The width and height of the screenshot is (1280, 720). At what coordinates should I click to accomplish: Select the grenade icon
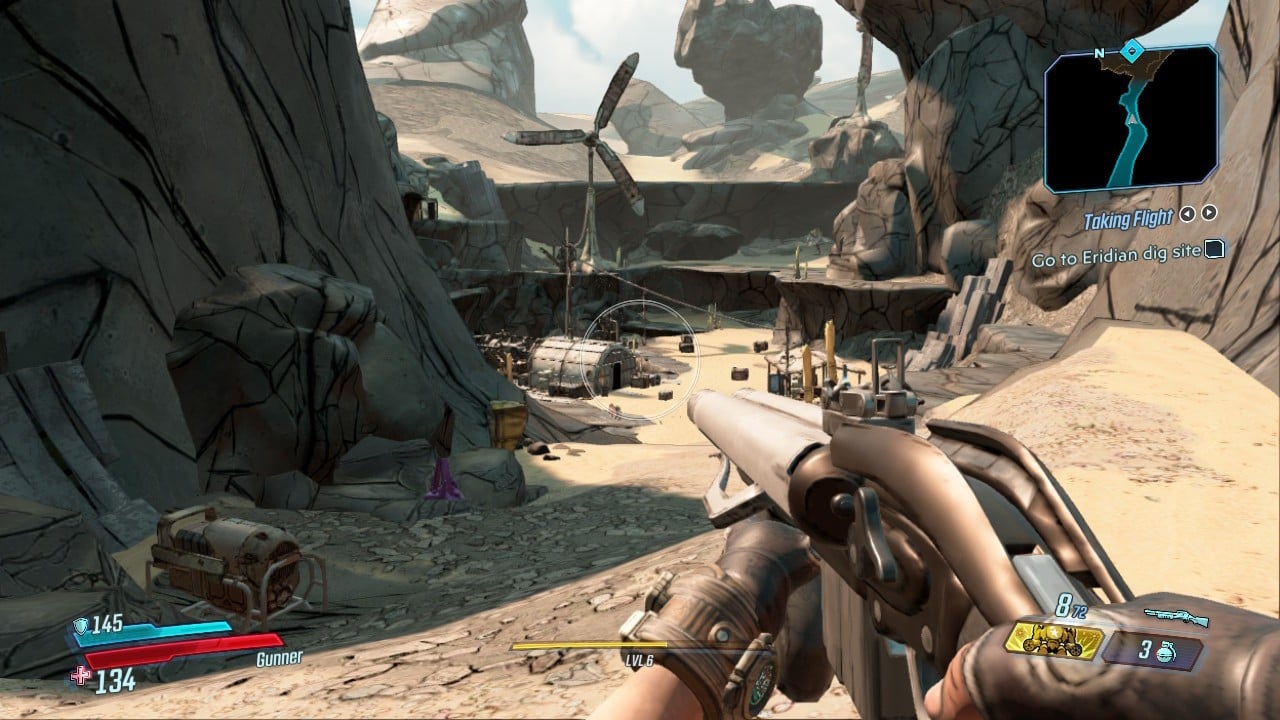(1164, 650)
